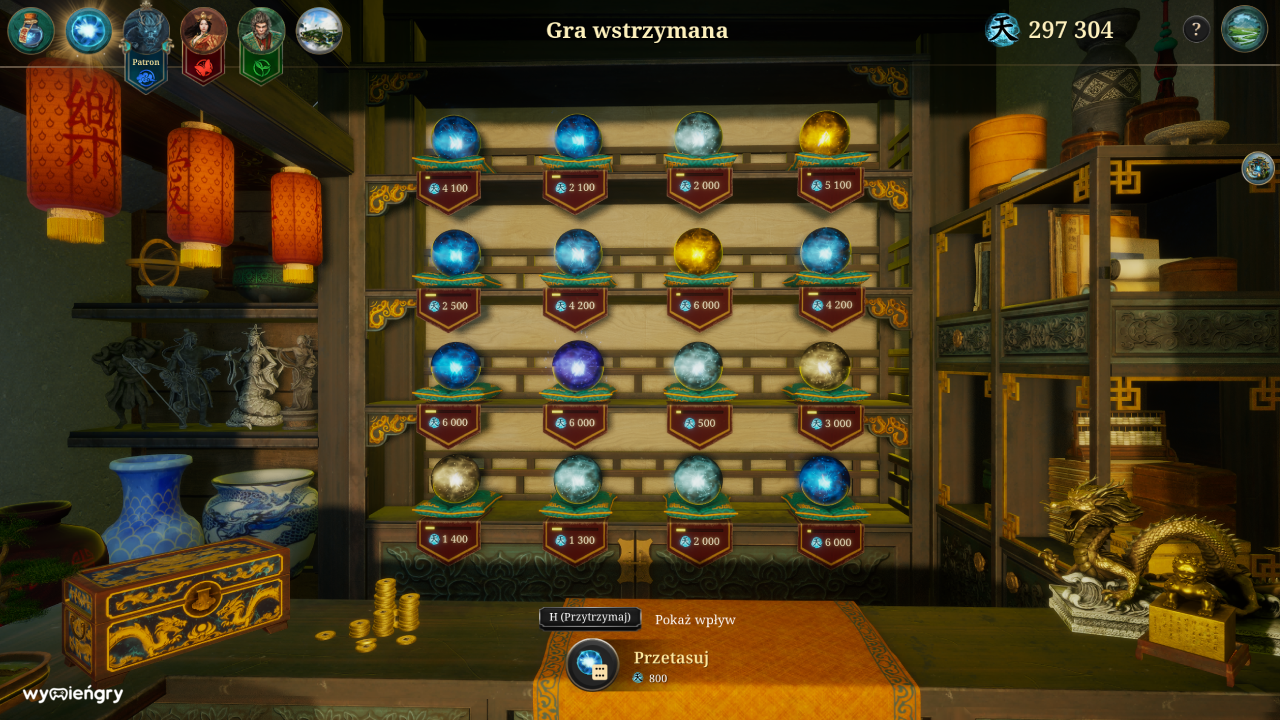Click the question mark help button
The width and height of the screenshot is (1280, 720).
tap(1196, 29)
